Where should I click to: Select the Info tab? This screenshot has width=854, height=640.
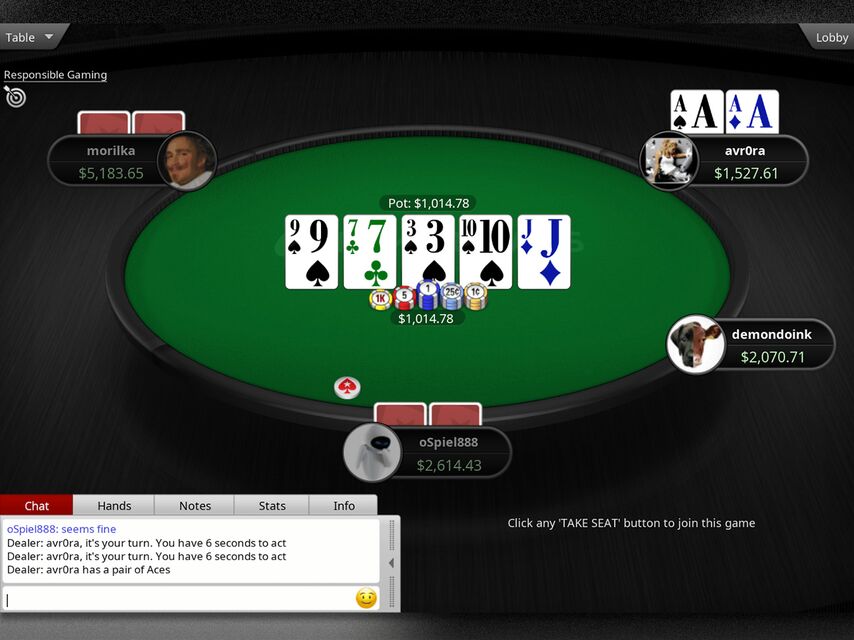344,506
